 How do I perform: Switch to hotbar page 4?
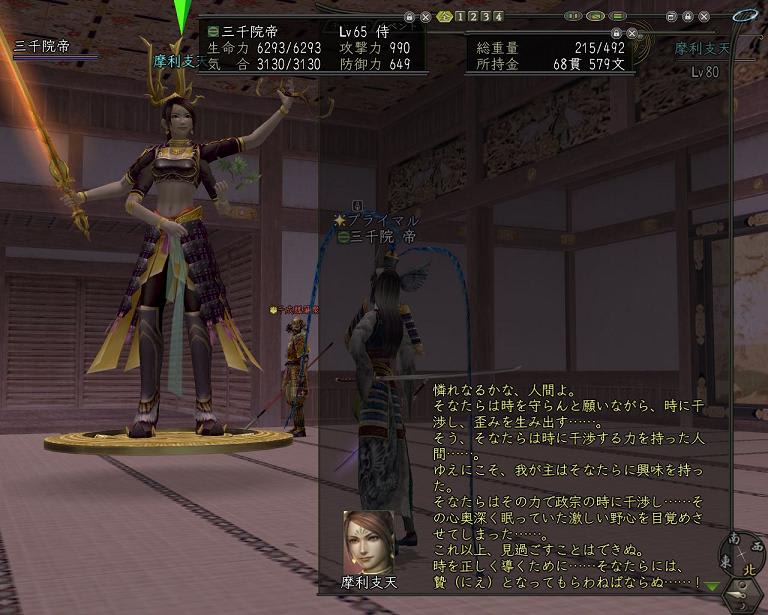click(498, 16)
